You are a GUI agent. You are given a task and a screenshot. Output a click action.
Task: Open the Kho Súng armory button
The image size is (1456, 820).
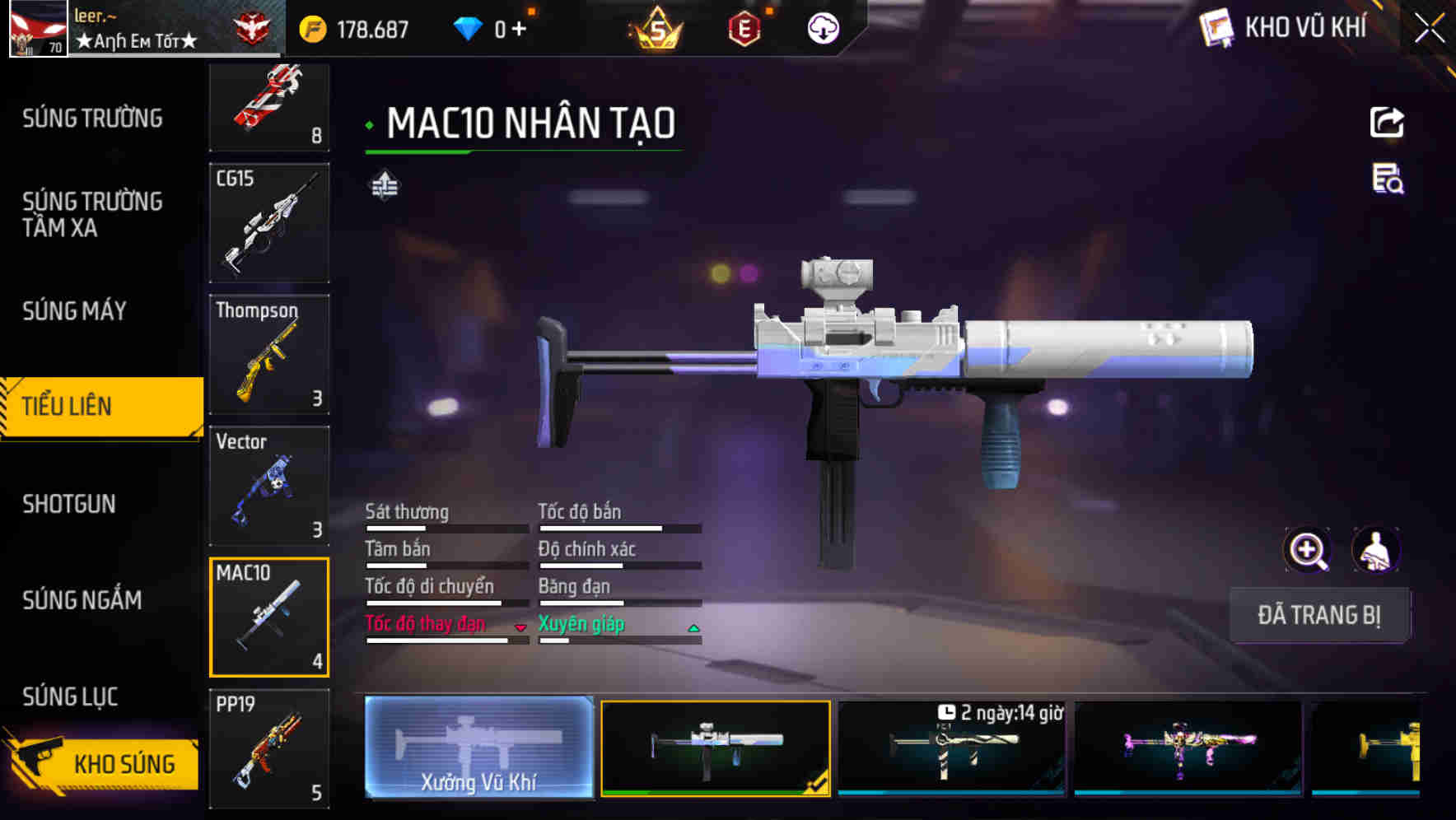tap(103, 764)
